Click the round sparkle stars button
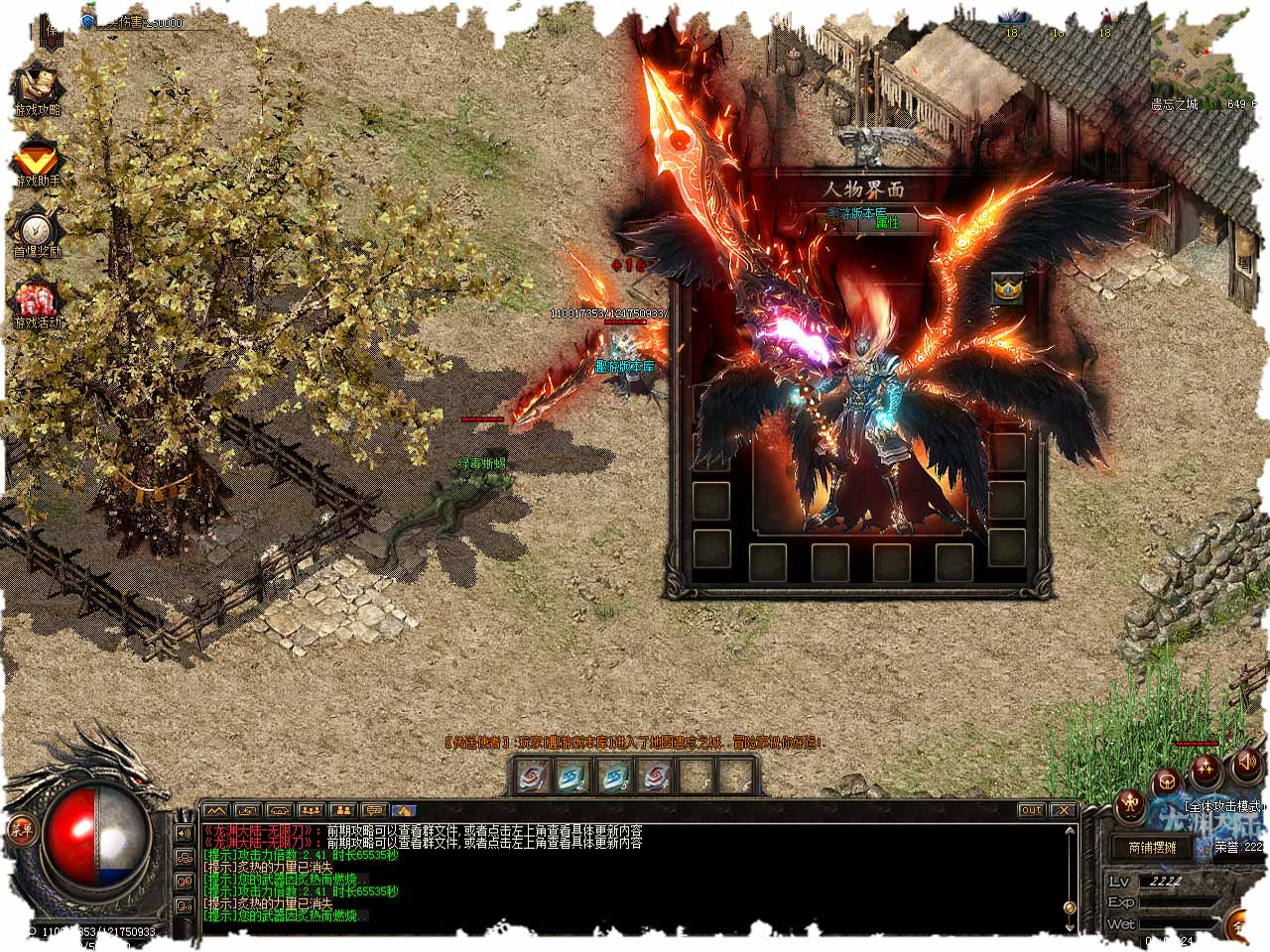Viewport: 1270px width, 952px height. 1207,768
